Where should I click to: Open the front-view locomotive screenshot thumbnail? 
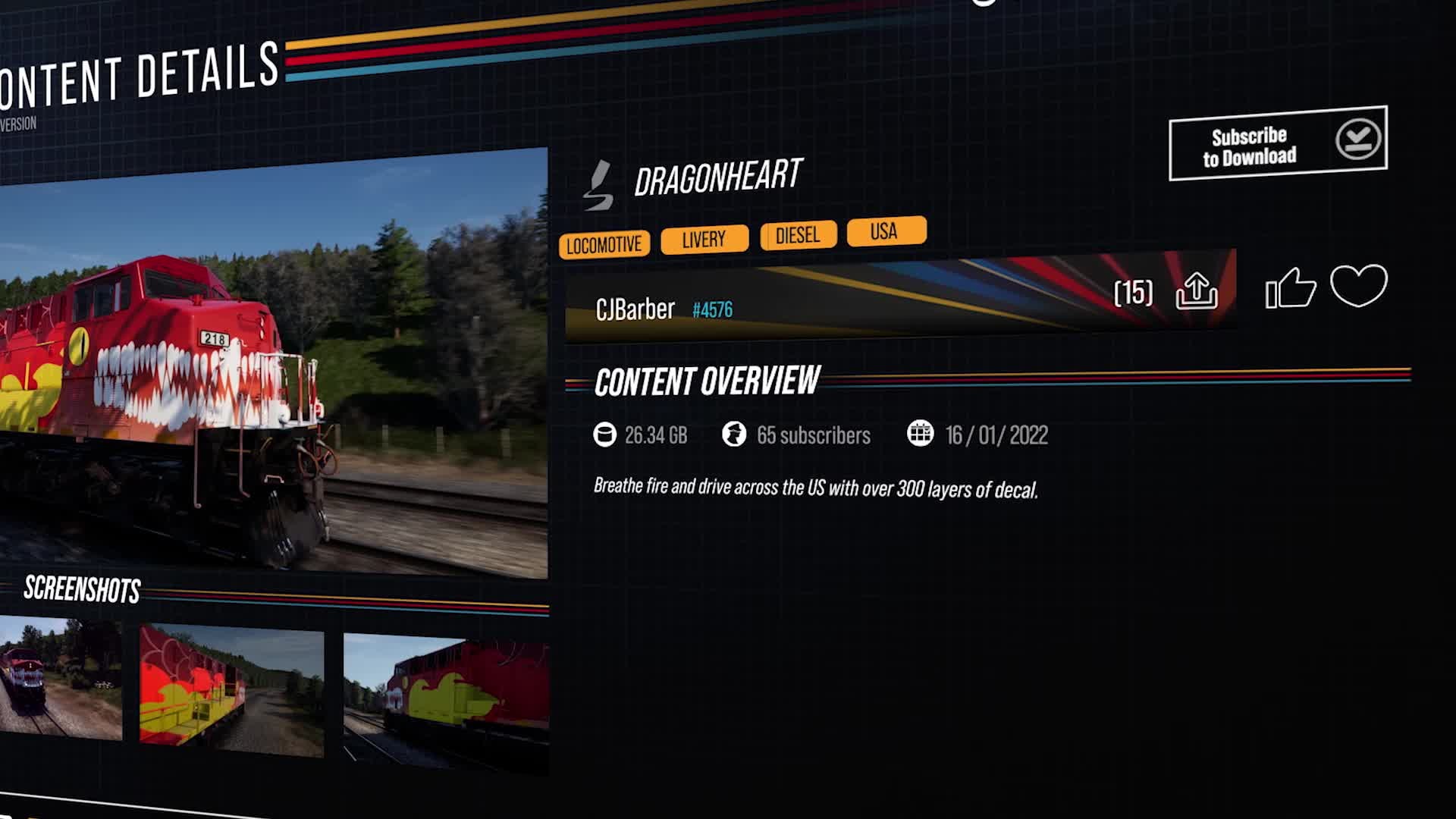pyautogui.click(x=61, y=679)
